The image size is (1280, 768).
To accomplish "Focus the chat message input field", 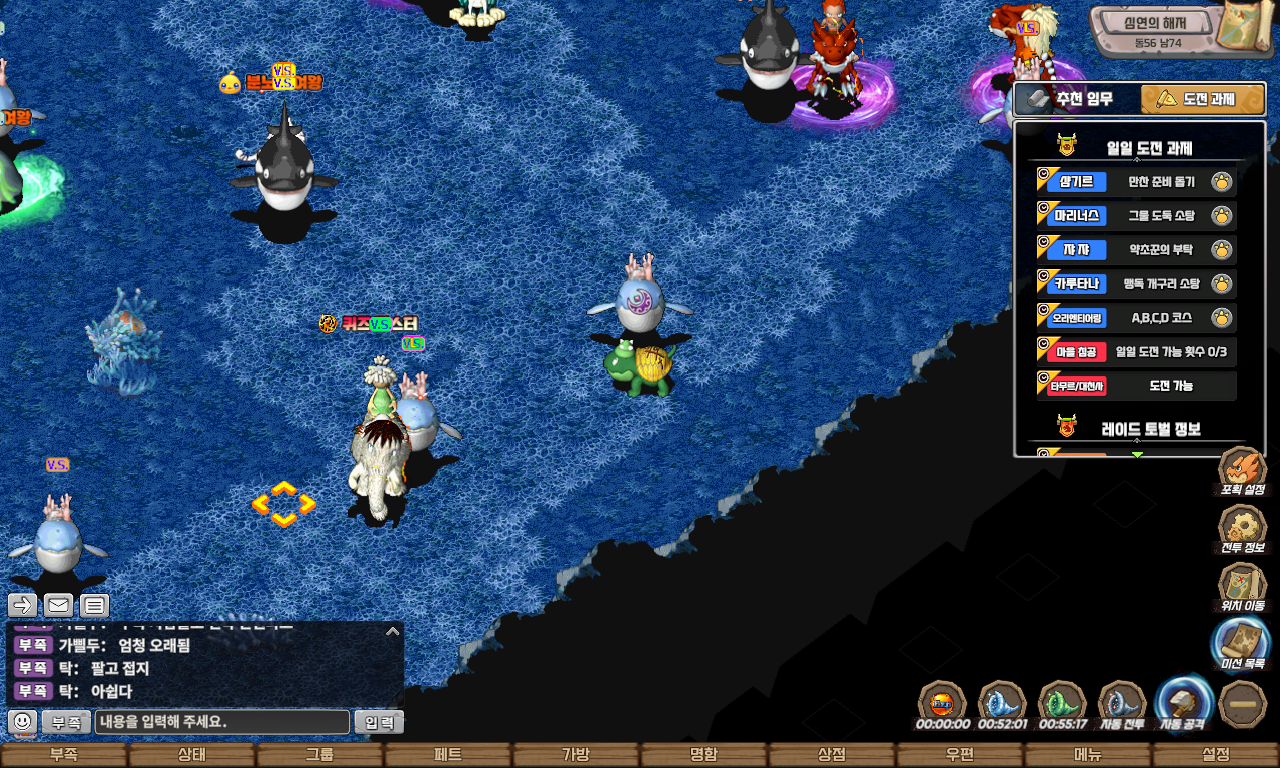I will coord(222,722).
